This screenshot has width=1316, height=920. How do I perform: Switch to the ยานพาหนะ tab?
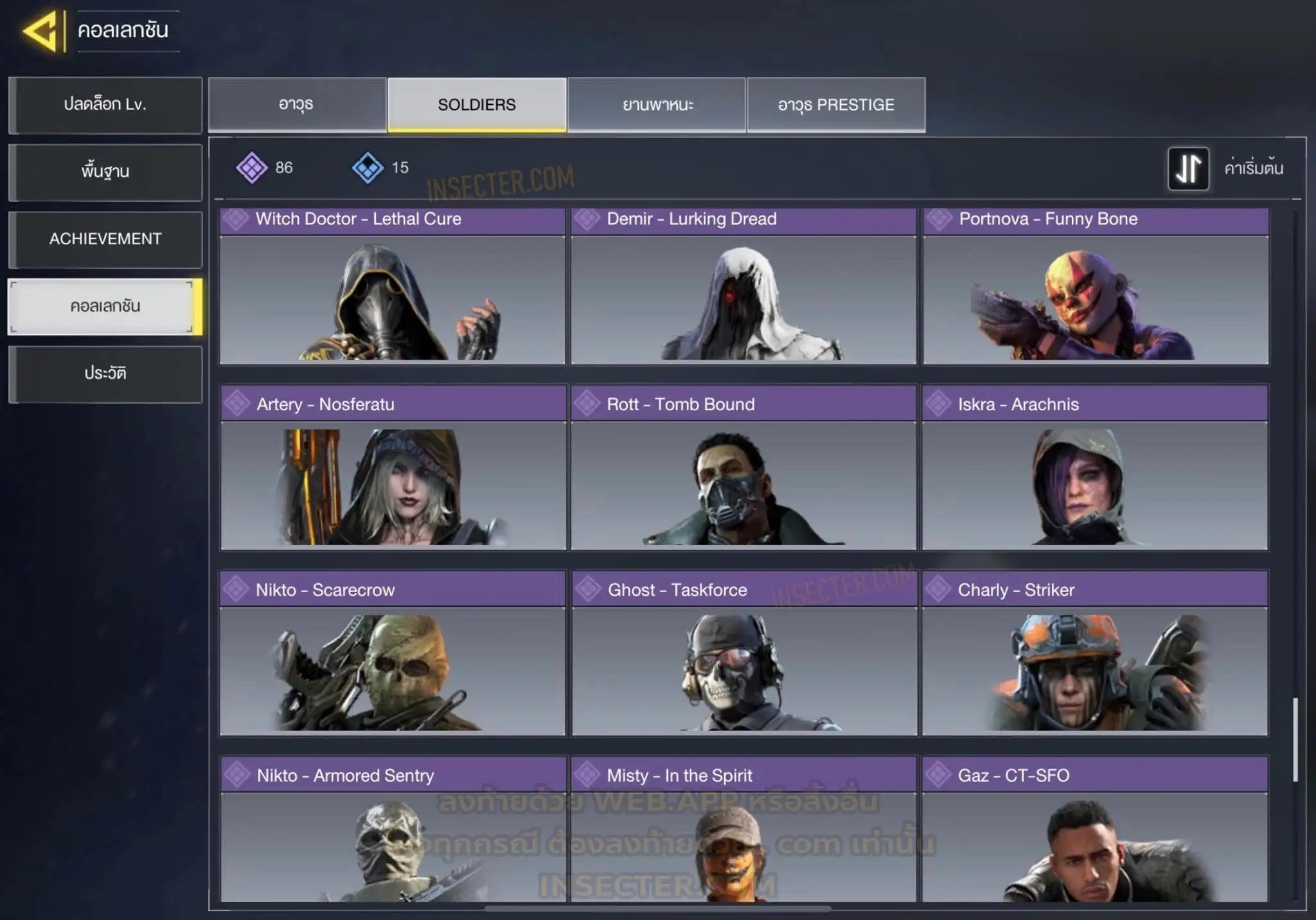pyautogui.click(x=657, y=105)
